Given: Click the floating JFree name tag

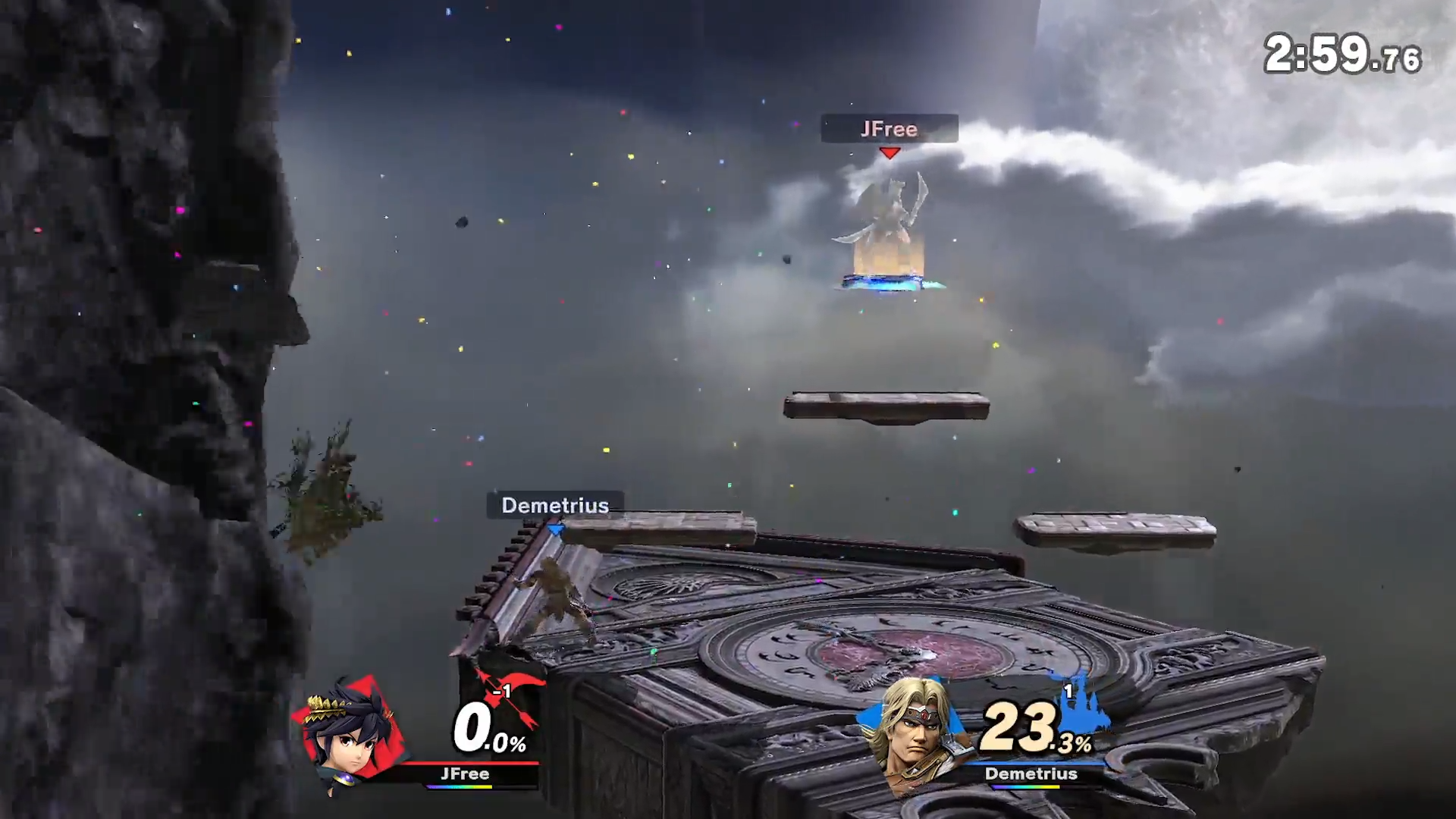Looking at the screenshot, I should click(889, 129).
